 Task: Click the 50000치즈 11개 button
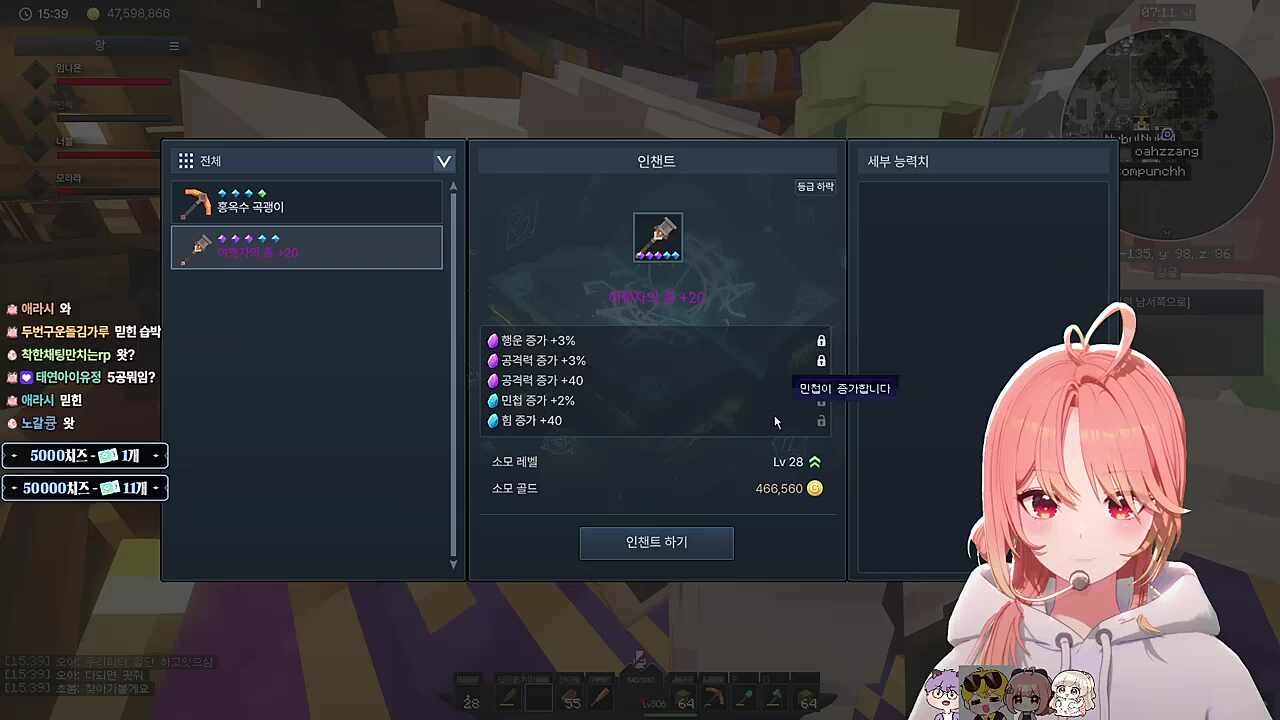click(85, 488)
